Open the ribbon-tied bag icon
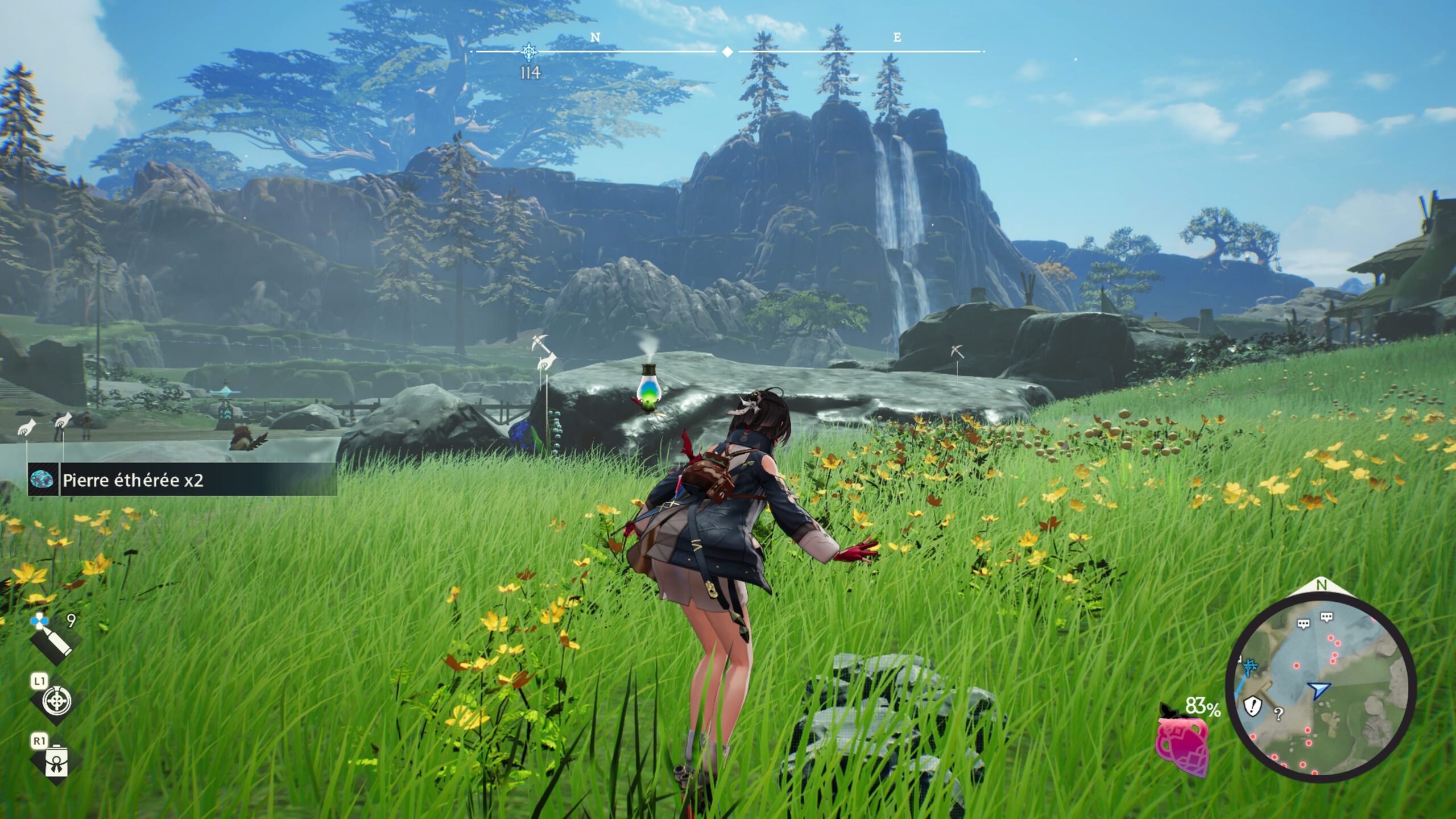 pyautogui.click(x=56, y=762)
